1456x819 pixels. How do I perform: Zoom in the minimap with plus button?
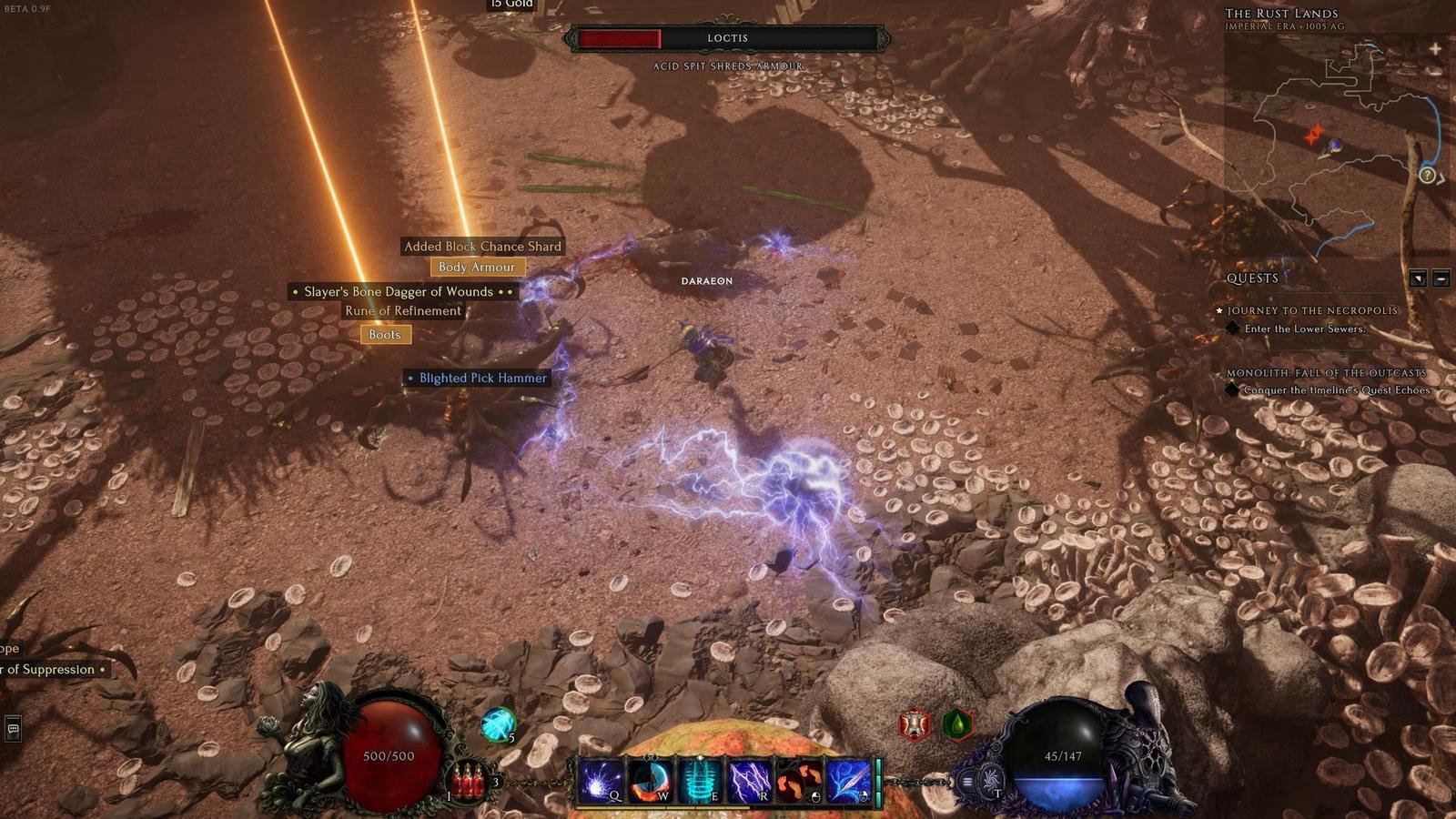[x=1435, y=48]
